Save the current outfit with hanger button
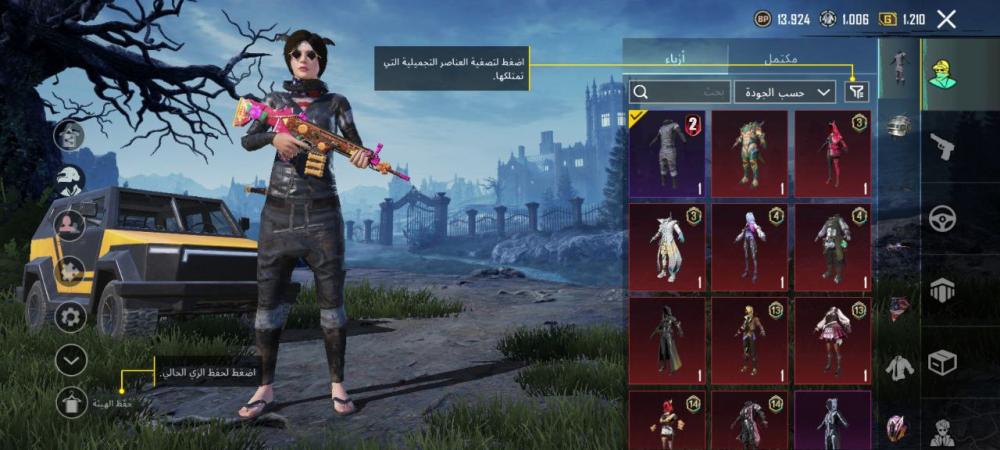 coord(71,401)
